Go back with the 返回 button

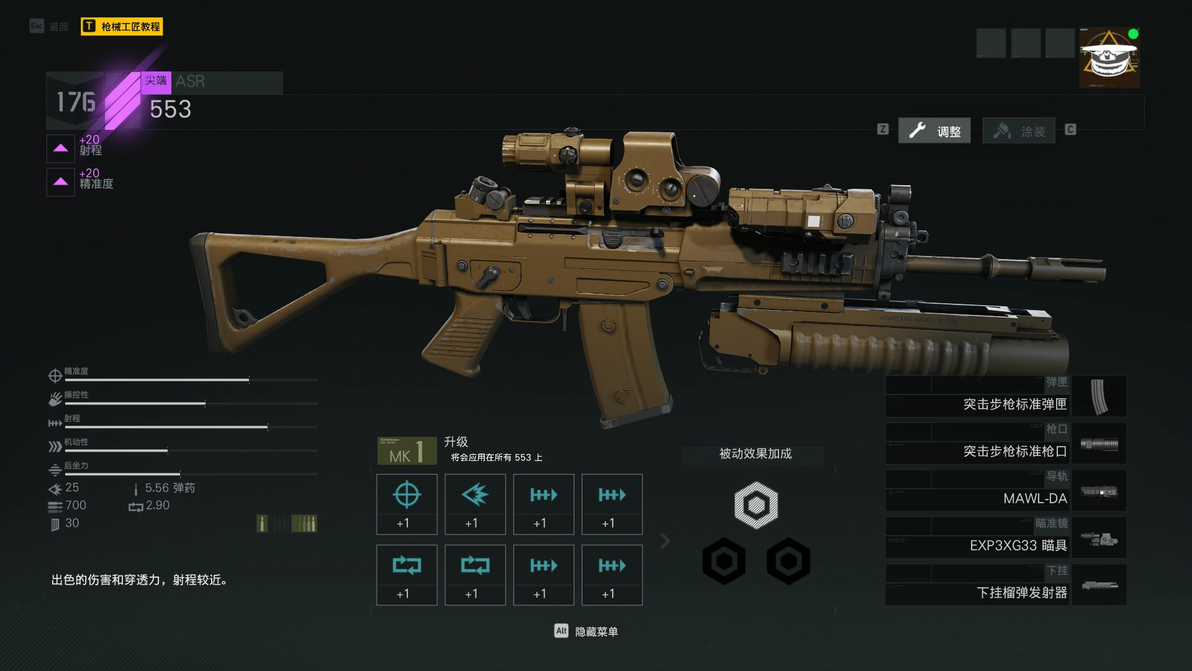50,27
